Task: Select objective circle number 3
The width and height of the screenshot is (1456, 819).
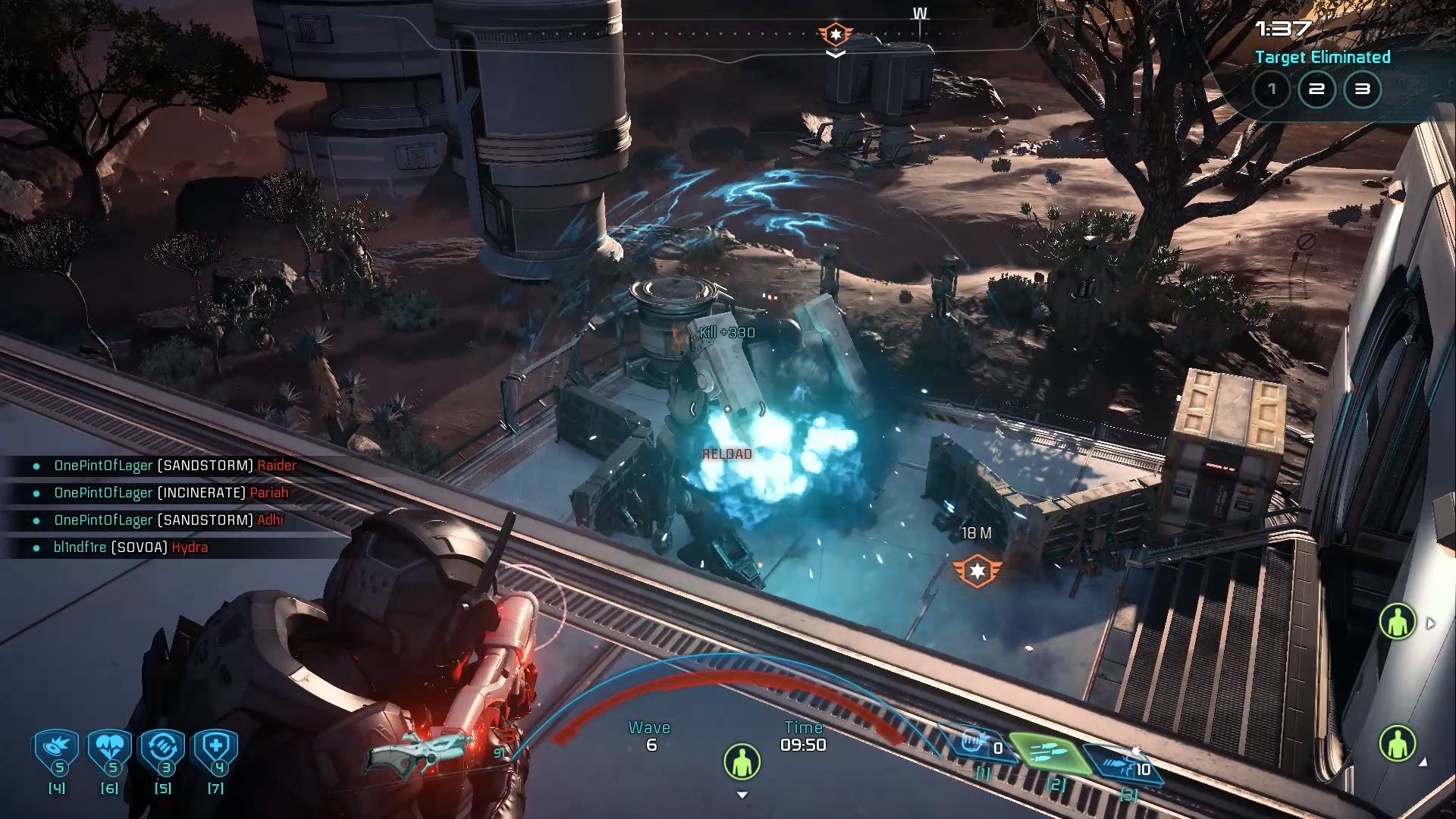Action: (1363, 89)
